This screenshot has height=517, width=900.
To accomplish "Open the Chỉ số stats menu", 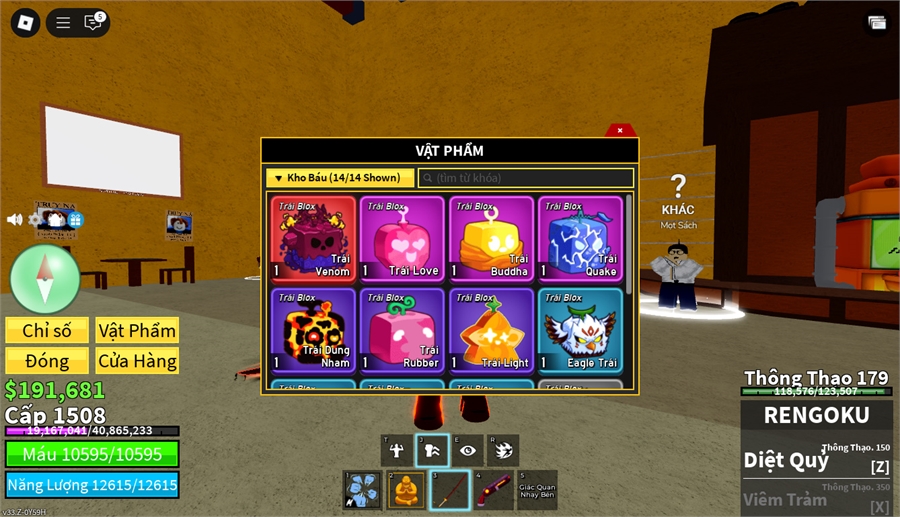I will coord(47,330).
